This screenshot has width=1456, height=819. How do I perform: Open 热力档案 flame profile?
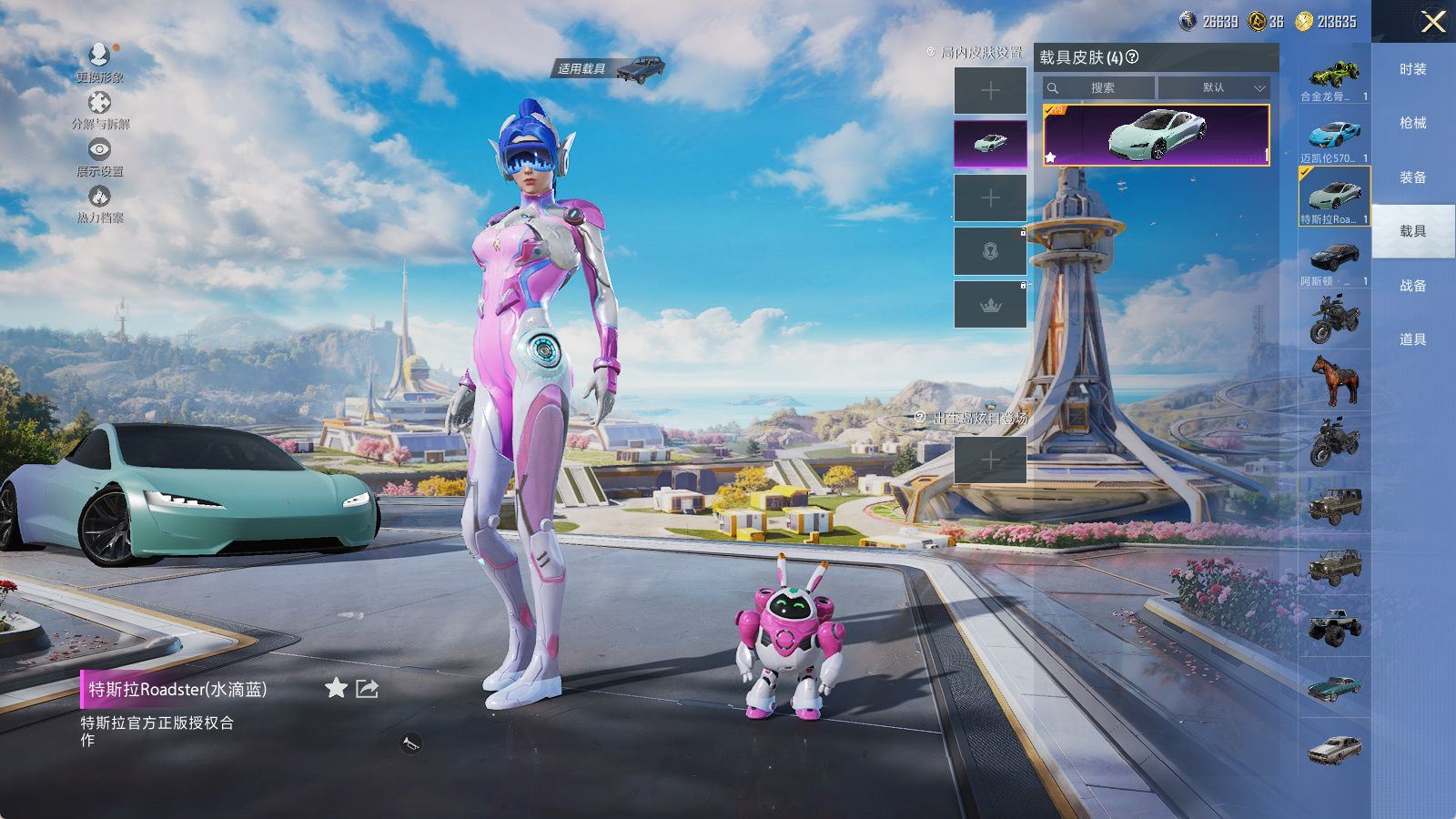tap(99, 203)
